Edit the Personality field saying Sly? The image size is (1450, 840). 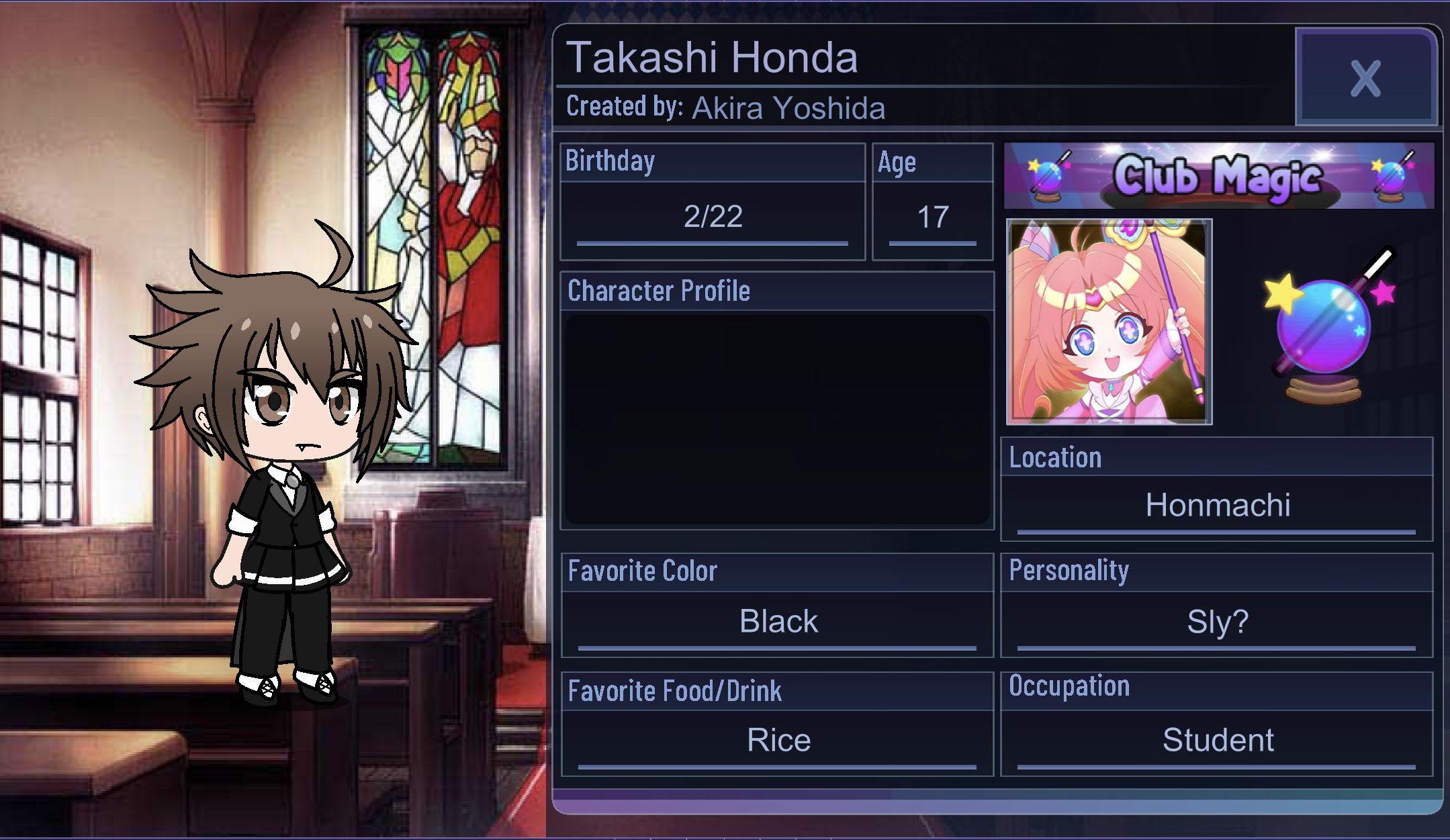tap(1217, 621)
